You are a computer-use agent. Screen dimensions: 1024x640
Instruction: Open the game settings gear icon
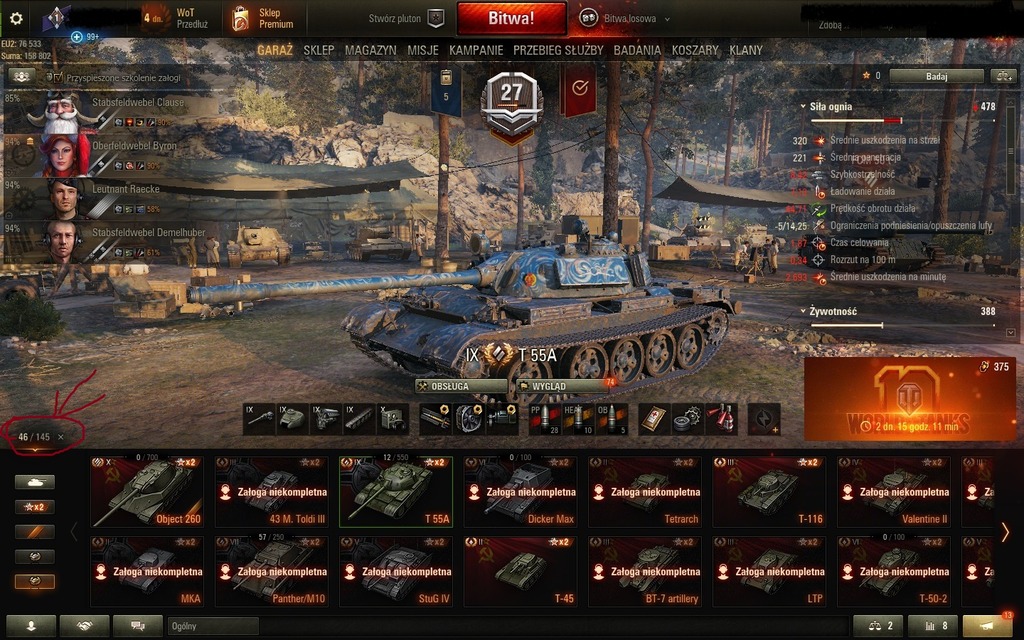point(18,17)
